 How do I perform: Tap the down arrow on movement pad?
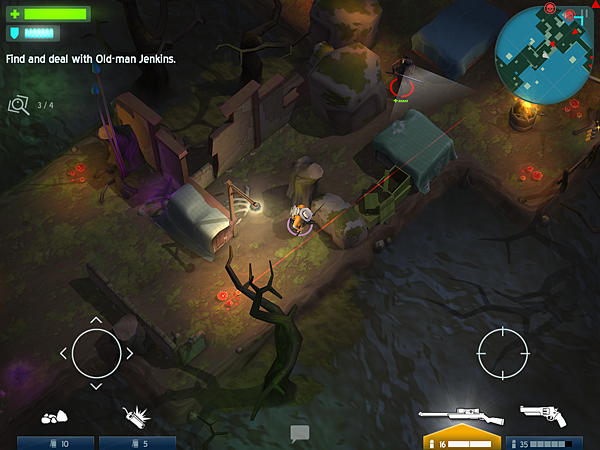pyautogui.click(x=96, y=385)
